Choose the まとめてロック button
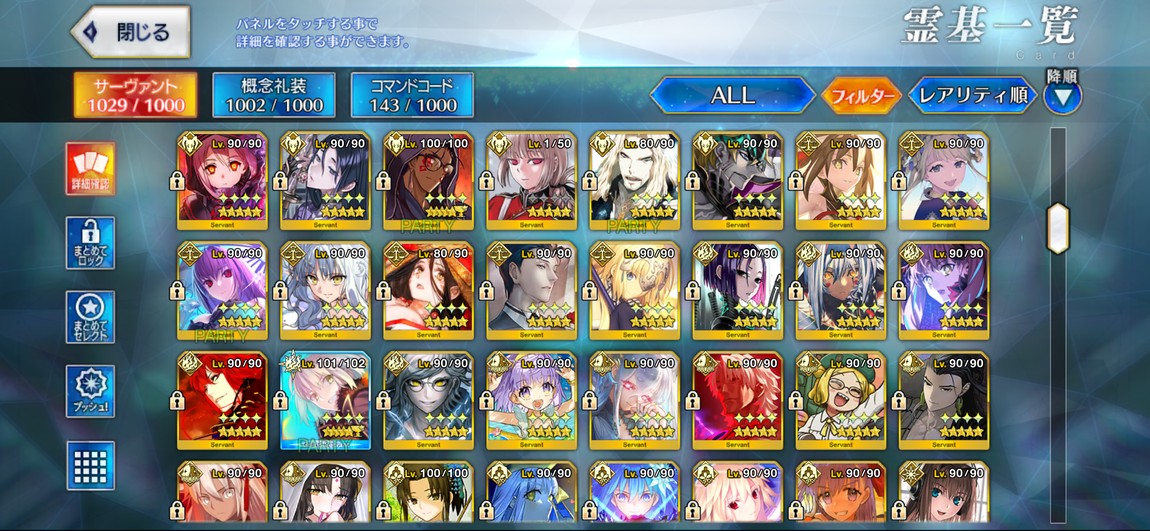Image resolution: width=1150 pixels, height=531 pixels. 91,243
